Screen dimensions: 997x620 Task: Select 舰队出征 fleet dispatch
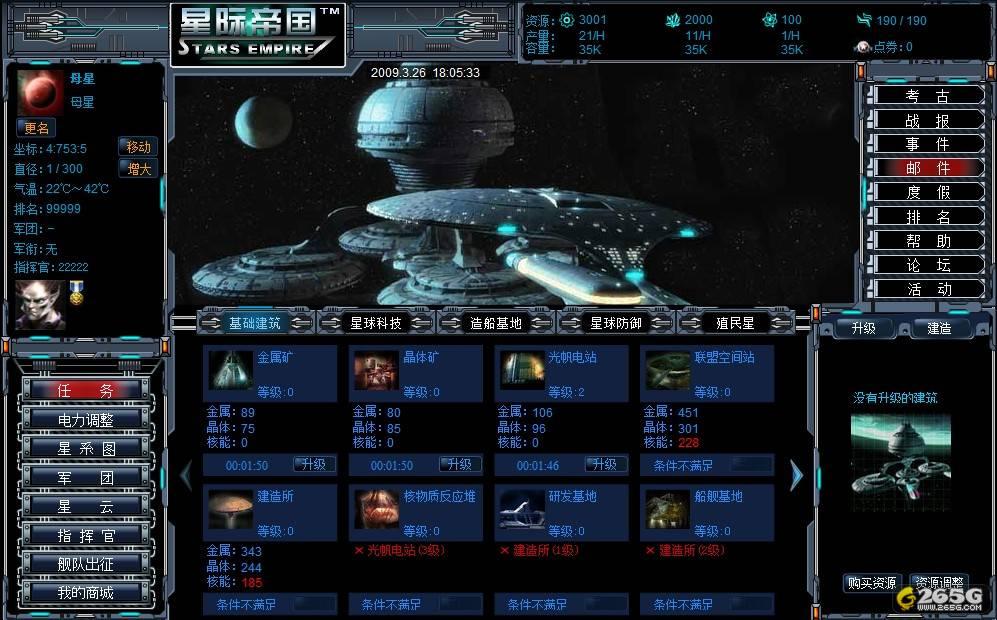(85, 564)
